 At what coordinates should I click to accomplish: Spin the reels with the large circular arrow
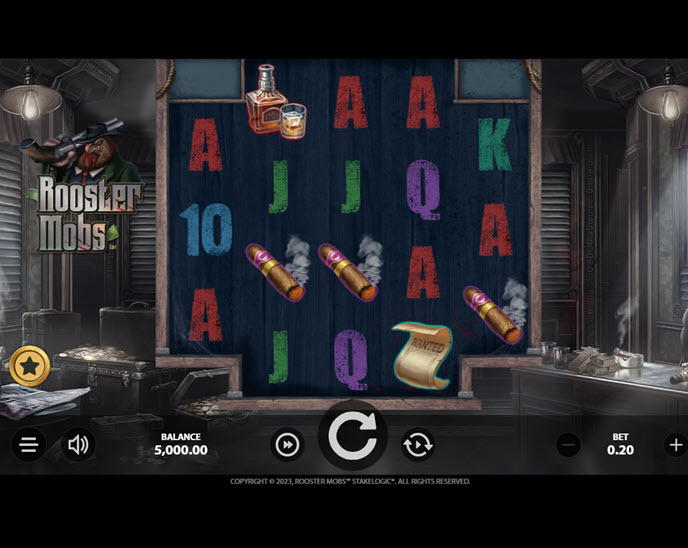(x=352, y=439)
